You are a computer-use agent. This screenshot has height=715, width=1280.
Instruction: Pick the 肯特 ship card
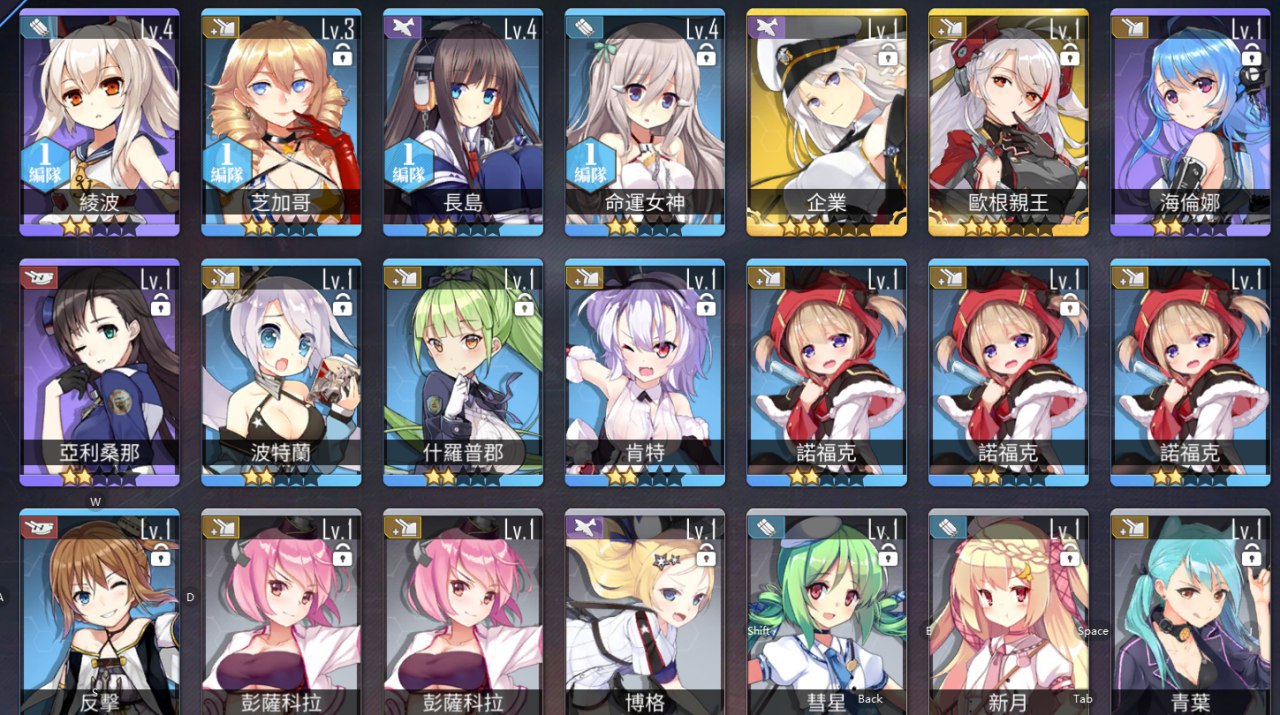click(645, 370)
